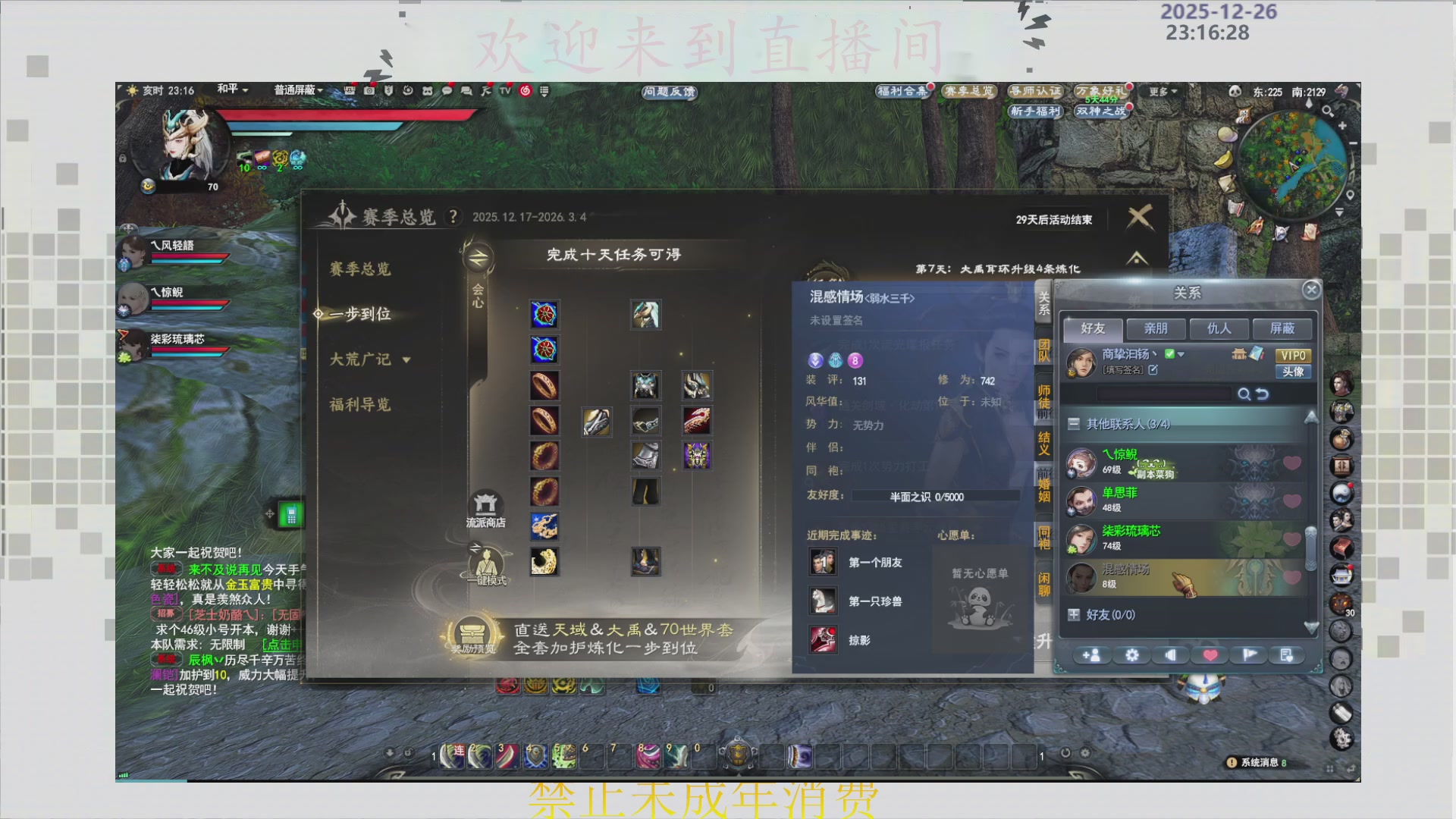Click the magnifier search icon in the friends panel
This screenshot has width=1456, height=819.
[1245, 394]
